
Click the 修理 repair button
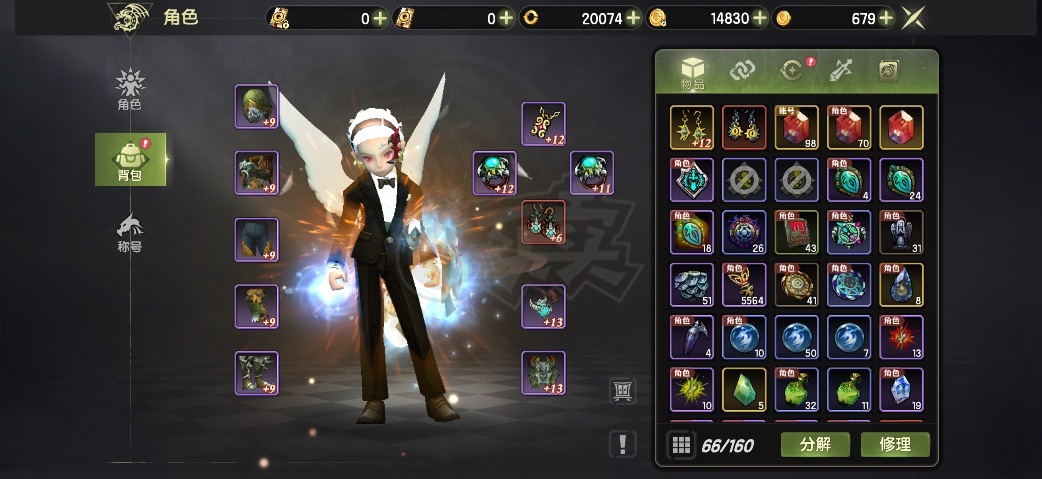(895, 444)
